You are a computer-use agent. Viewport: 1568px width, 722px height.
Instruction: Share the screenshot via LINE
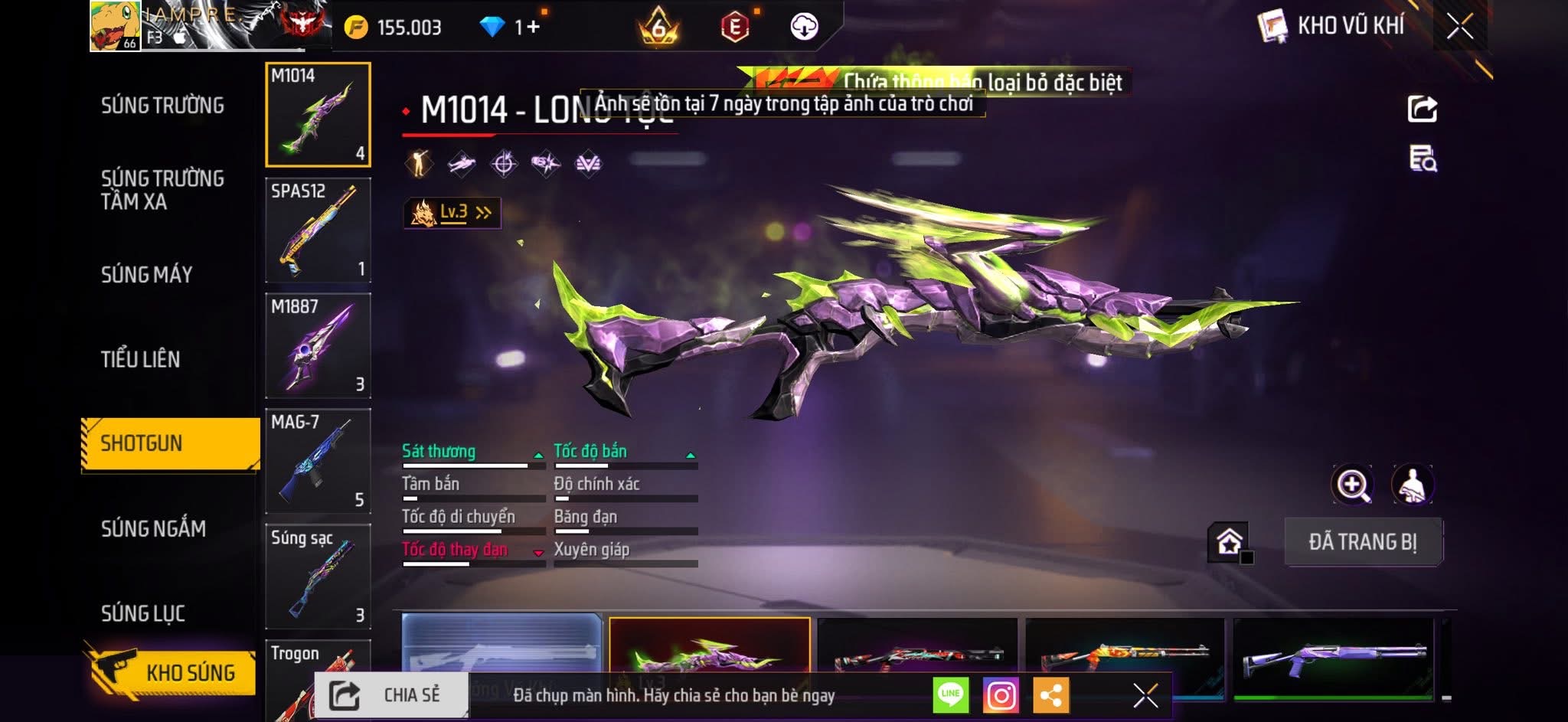point(951,695)
